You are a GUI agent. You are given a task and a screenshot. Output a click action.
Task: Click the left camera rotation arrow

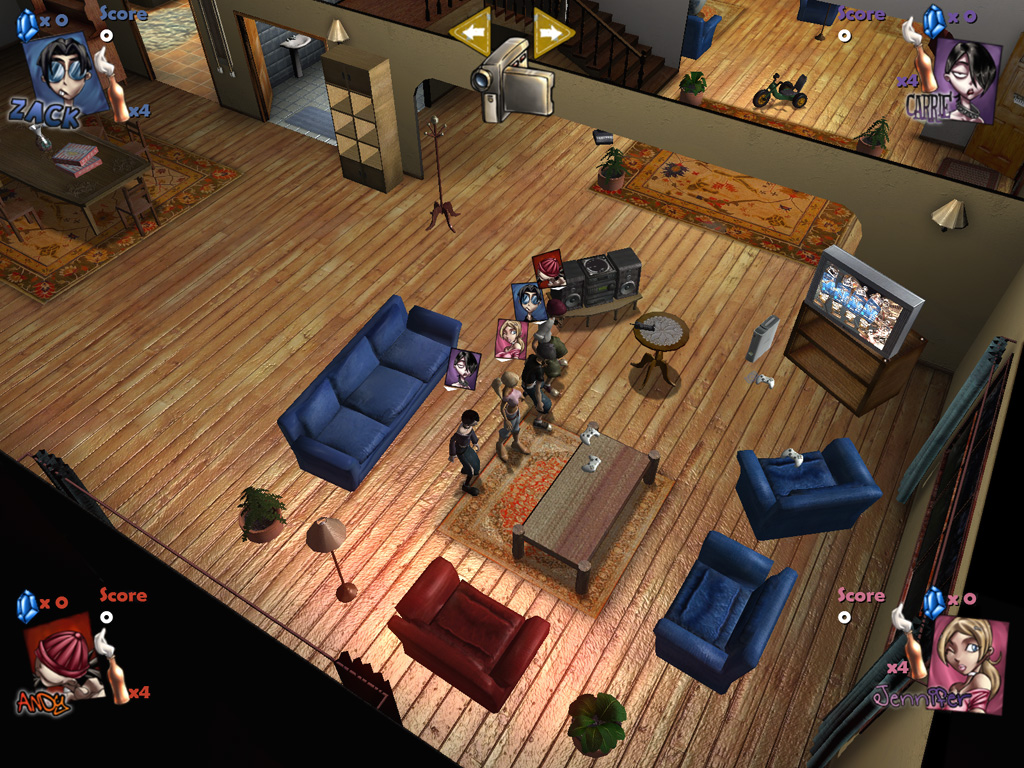pyautogui.click(x=469, y=33)
